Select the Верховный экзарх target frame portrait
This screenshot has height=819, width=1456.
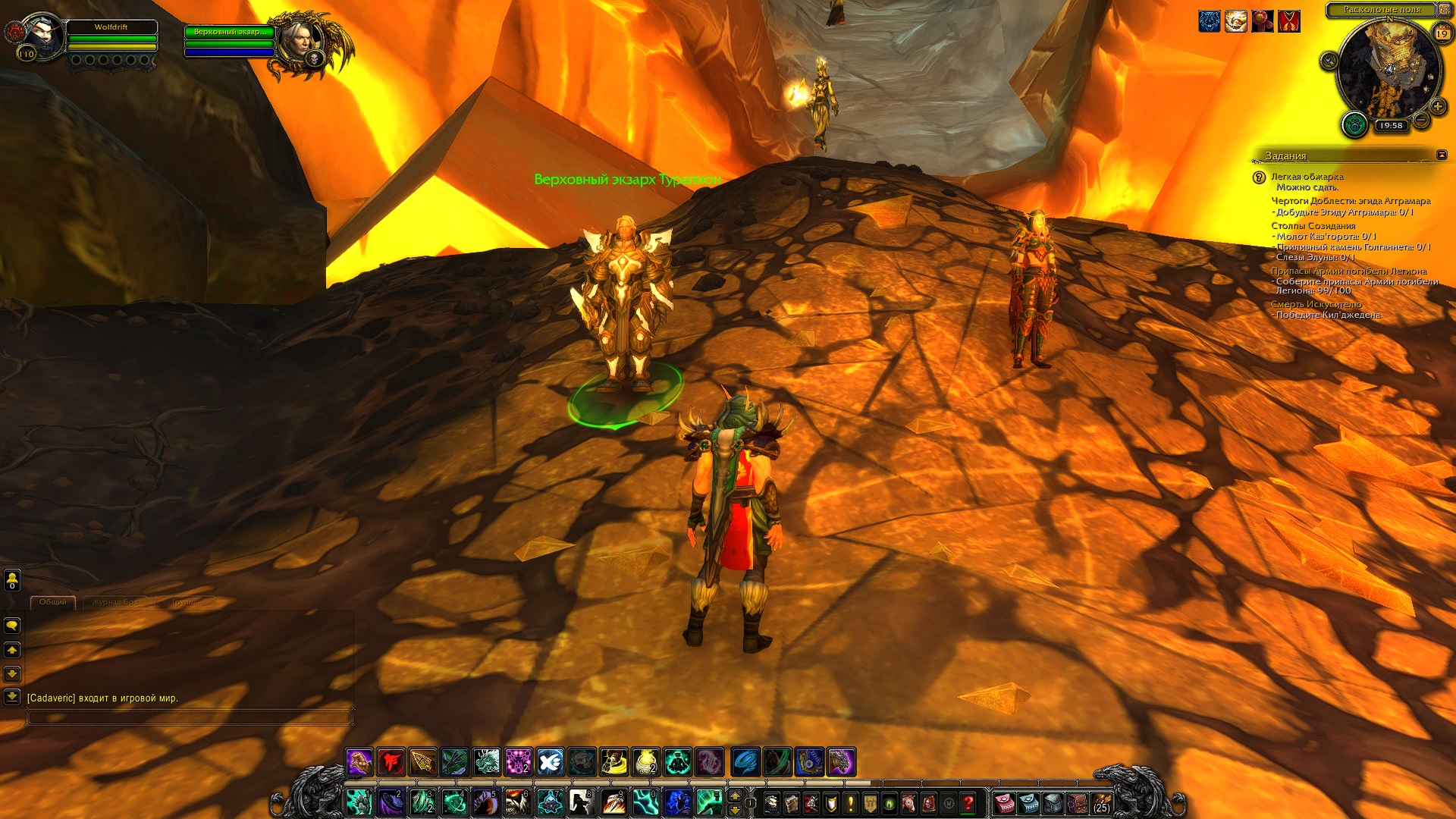(297, 40)
